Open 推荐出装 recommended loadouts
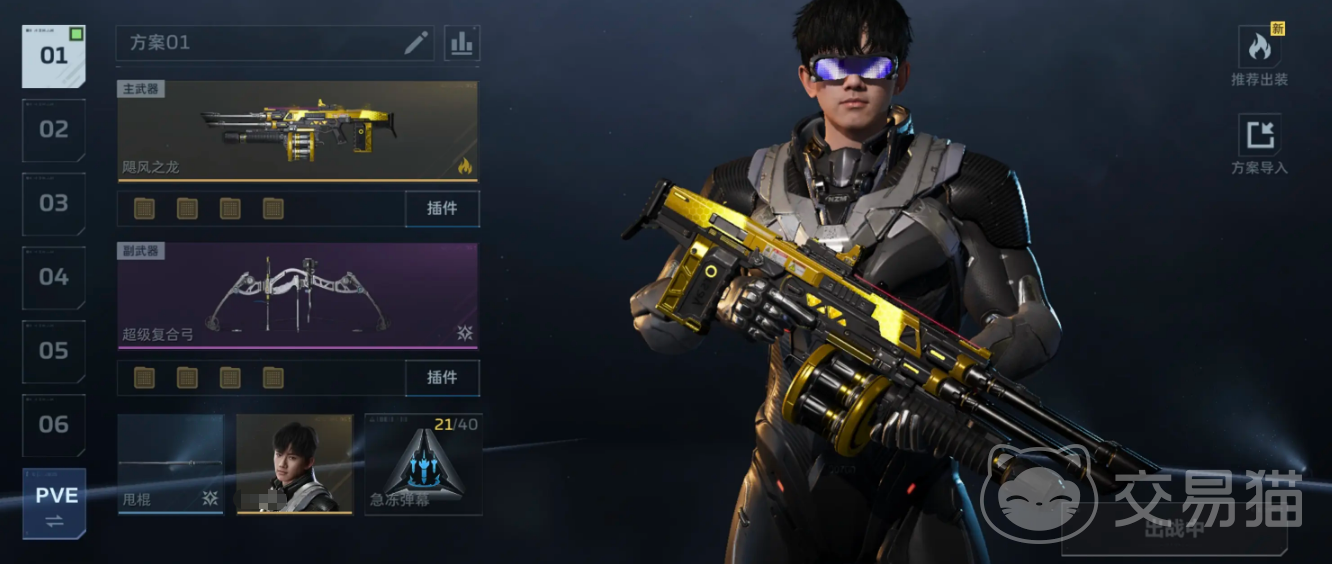Image resolution: width=1332 pixels, height=564 pixels. click(1259, 56)
